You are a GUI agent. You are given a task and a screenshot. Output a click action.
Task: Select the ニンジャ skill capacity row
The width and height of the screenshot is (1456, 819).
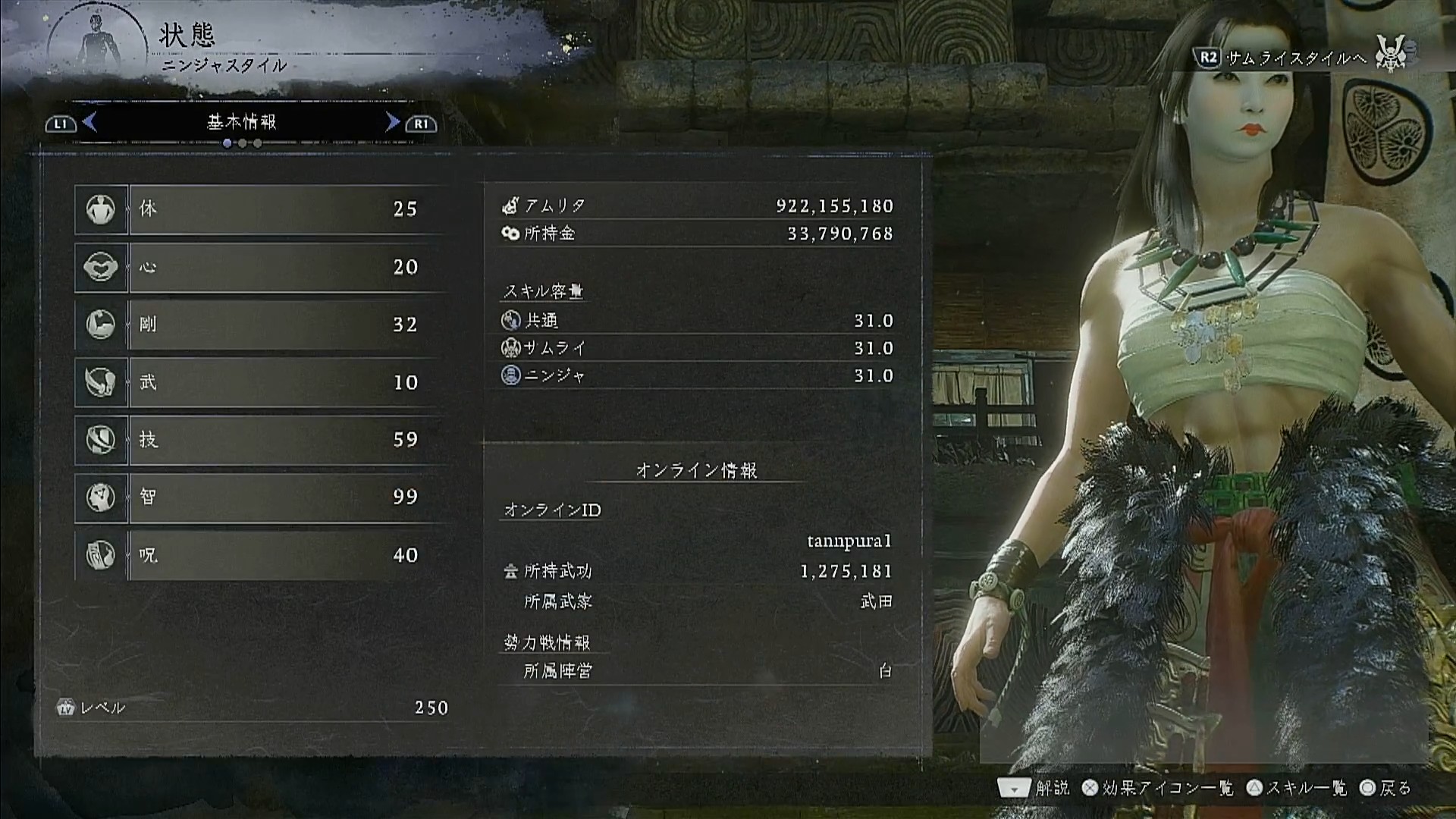[696, 375]
